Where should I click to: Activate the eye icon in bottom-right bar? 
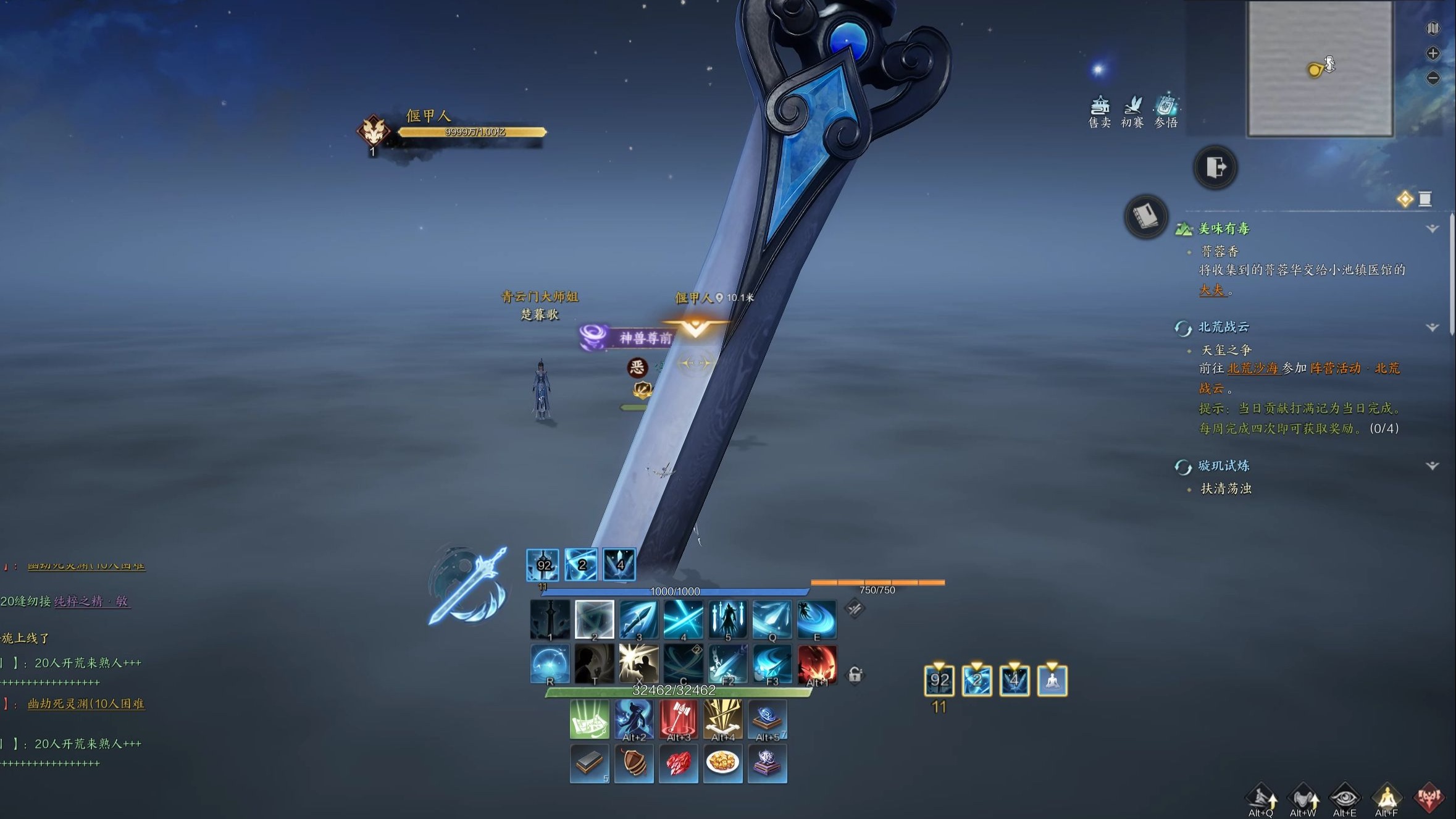pyautogui.click(x=1345, y=798)
